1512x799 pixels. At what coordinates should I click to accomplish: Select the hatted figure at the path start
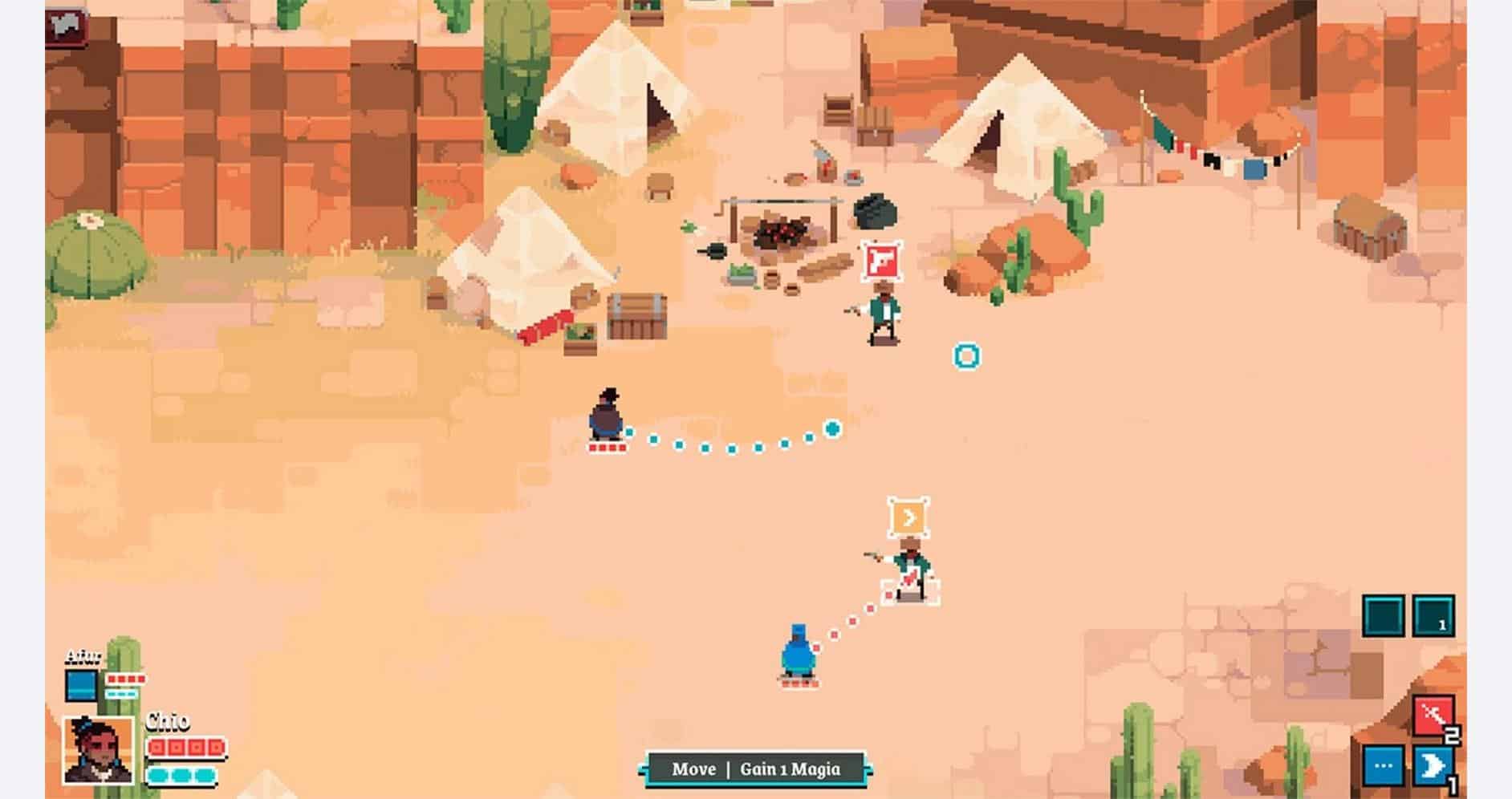point(608,419)
